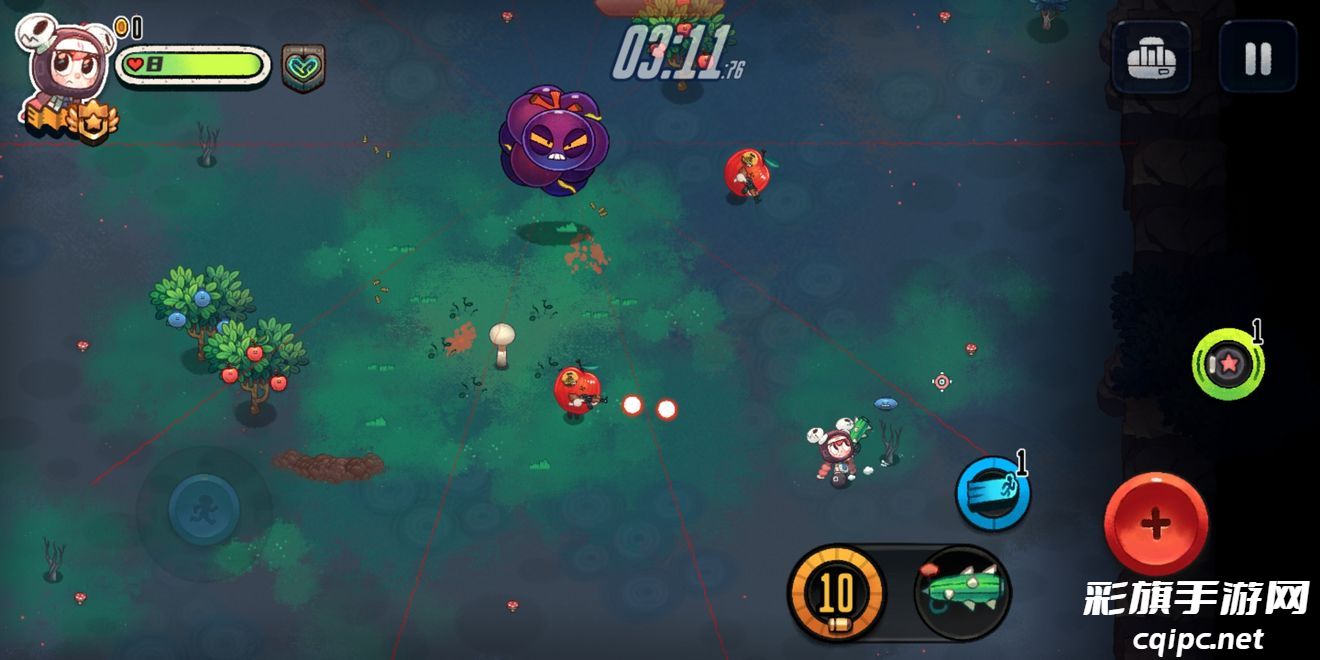Screen dimensions: 1320x660
Task: Touch the virtual movement joystick
Action: pyautogui.click(x=204, y=509)
